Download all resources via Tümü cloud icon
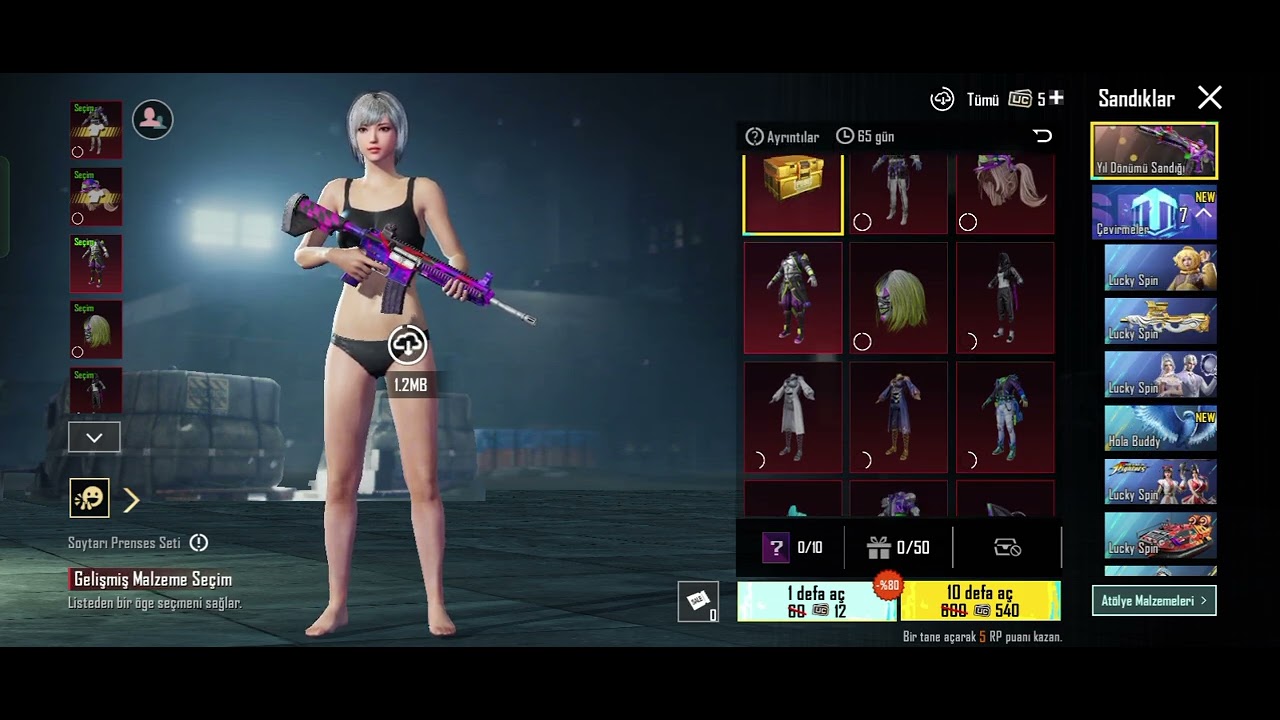Viewport: 1280px width, 720px height. pos(942,99)
